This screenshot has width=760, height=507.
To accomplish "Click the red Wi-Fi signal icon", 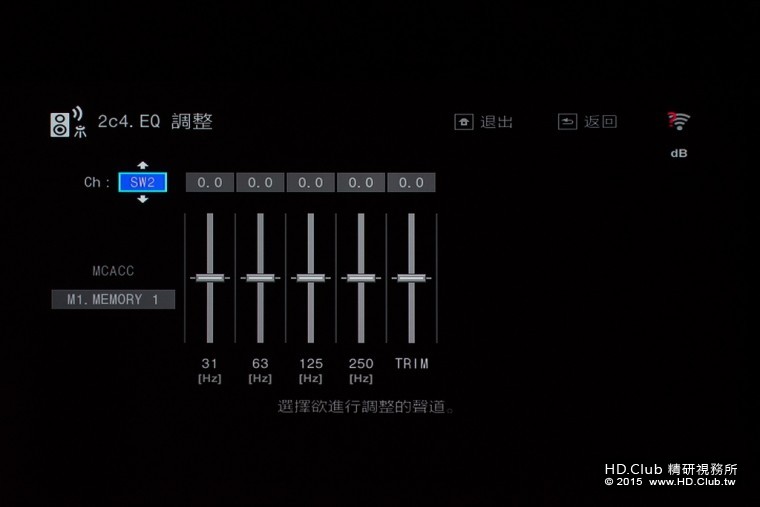I will pos(679,121).
